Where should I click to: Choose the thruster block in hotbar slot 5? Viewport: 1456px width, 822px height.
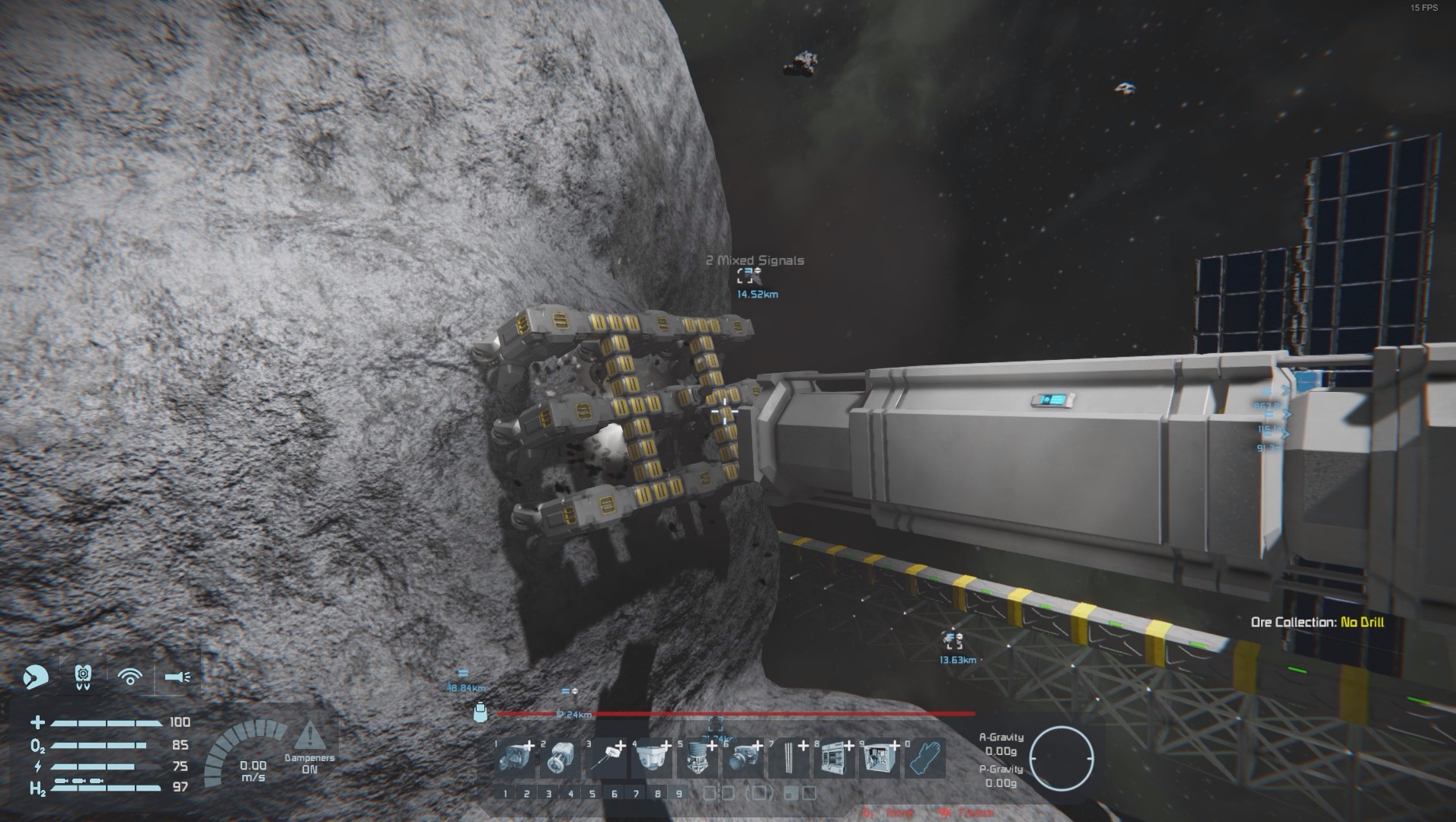(697, 759)
